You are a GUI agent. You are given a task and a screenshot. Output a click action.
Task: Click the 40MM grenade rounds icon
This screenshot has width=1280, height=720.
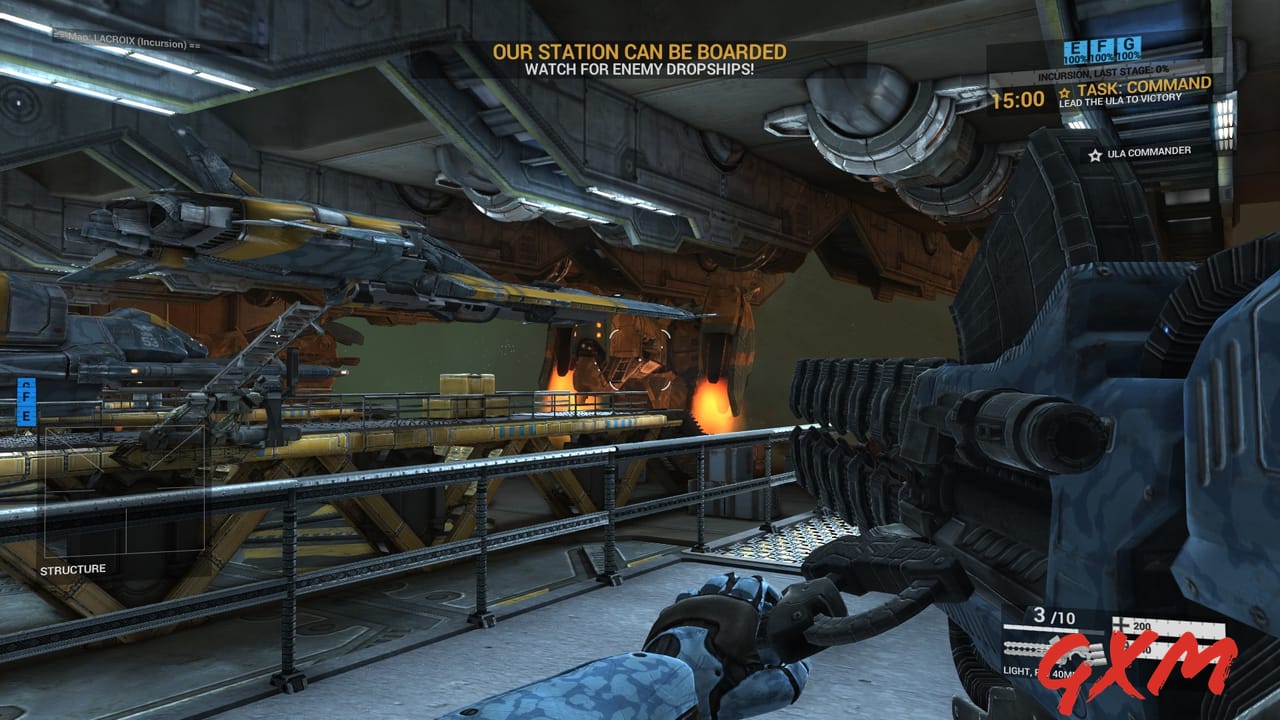pyautogui.click(x=1096, y=652)
